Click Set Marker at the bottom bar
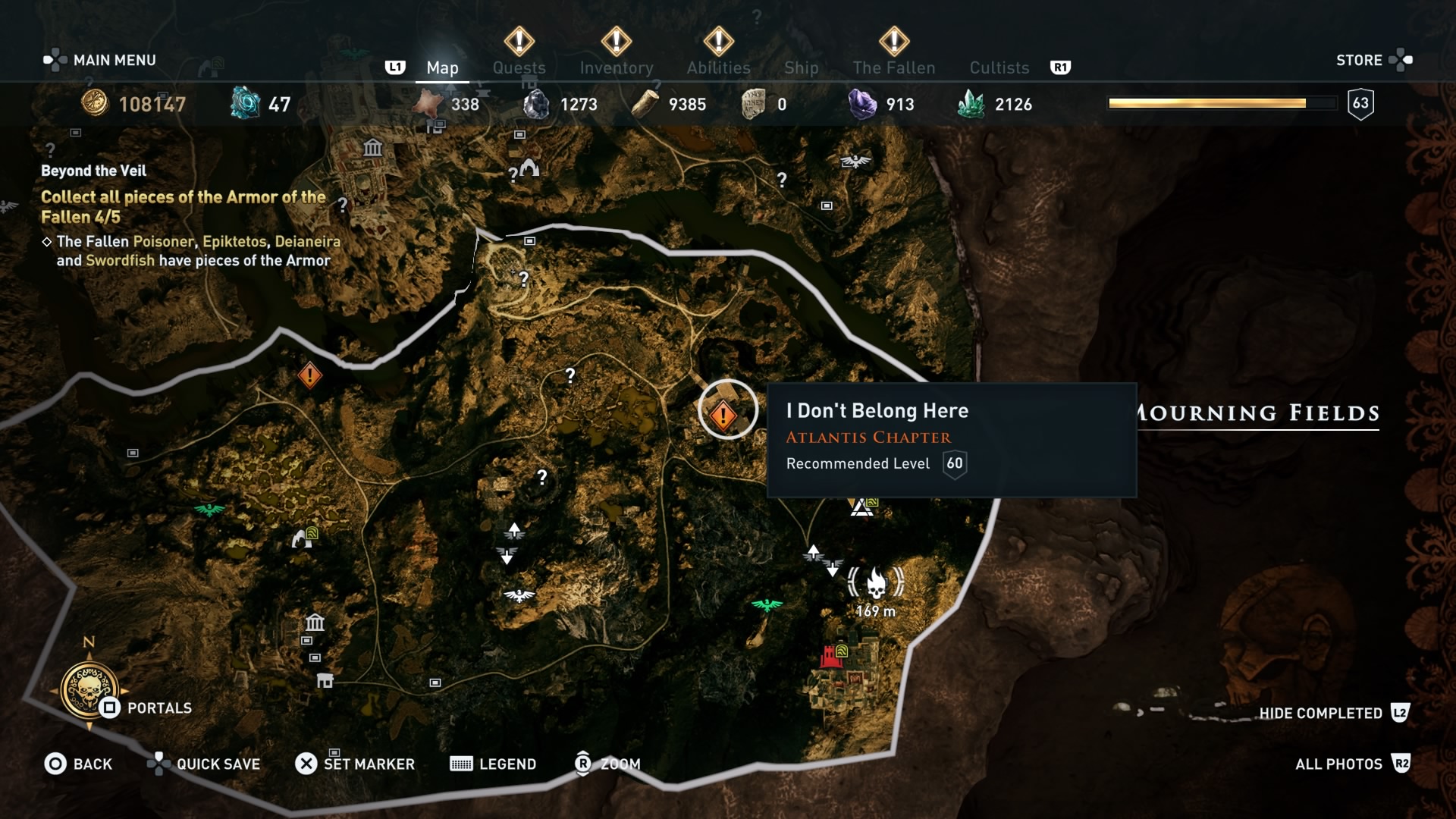The image size is (1456, 819). tap(356, 764)
